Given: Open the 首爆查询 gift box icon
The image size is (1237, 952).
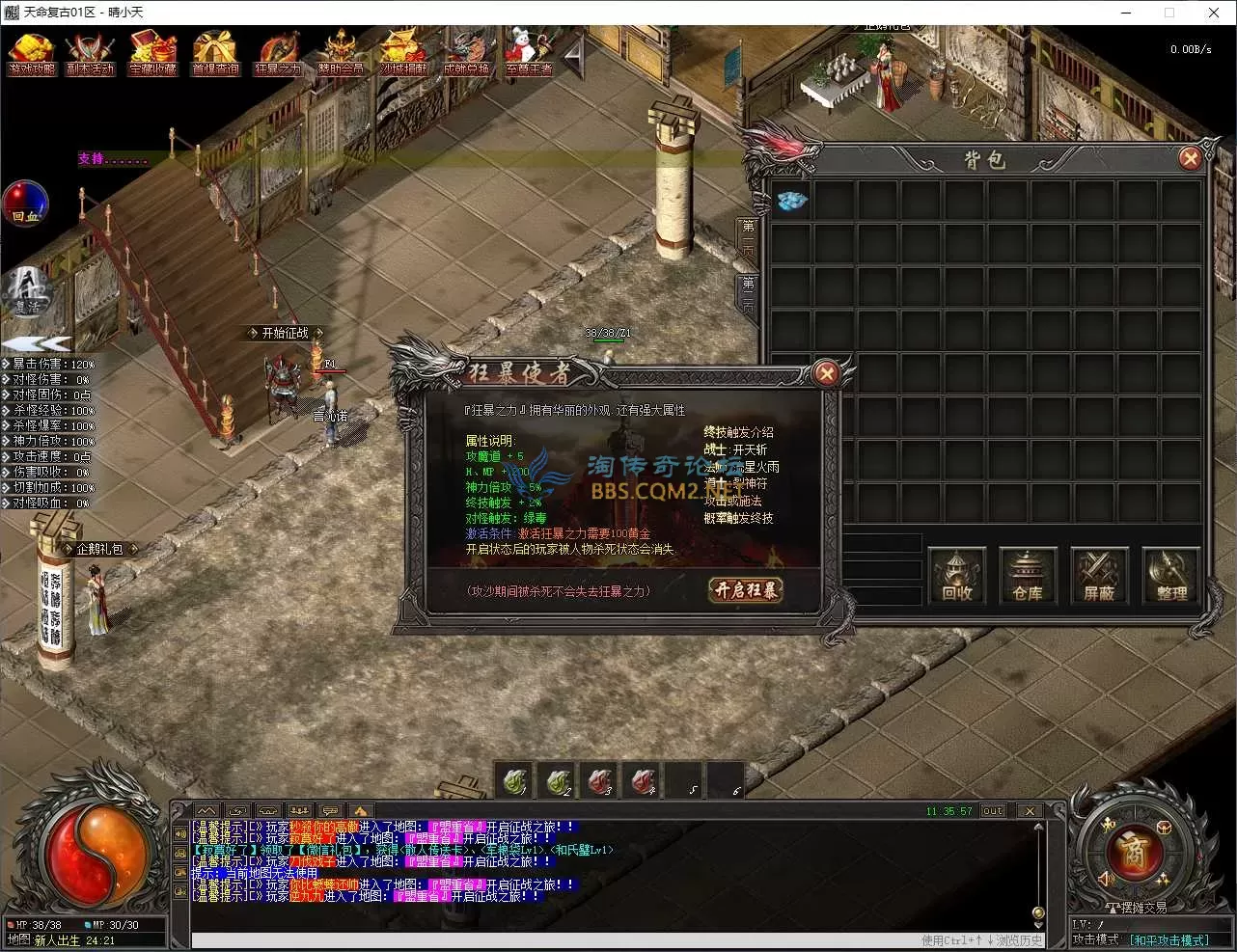Looking at the screenshot, I should tap(215, 52).
